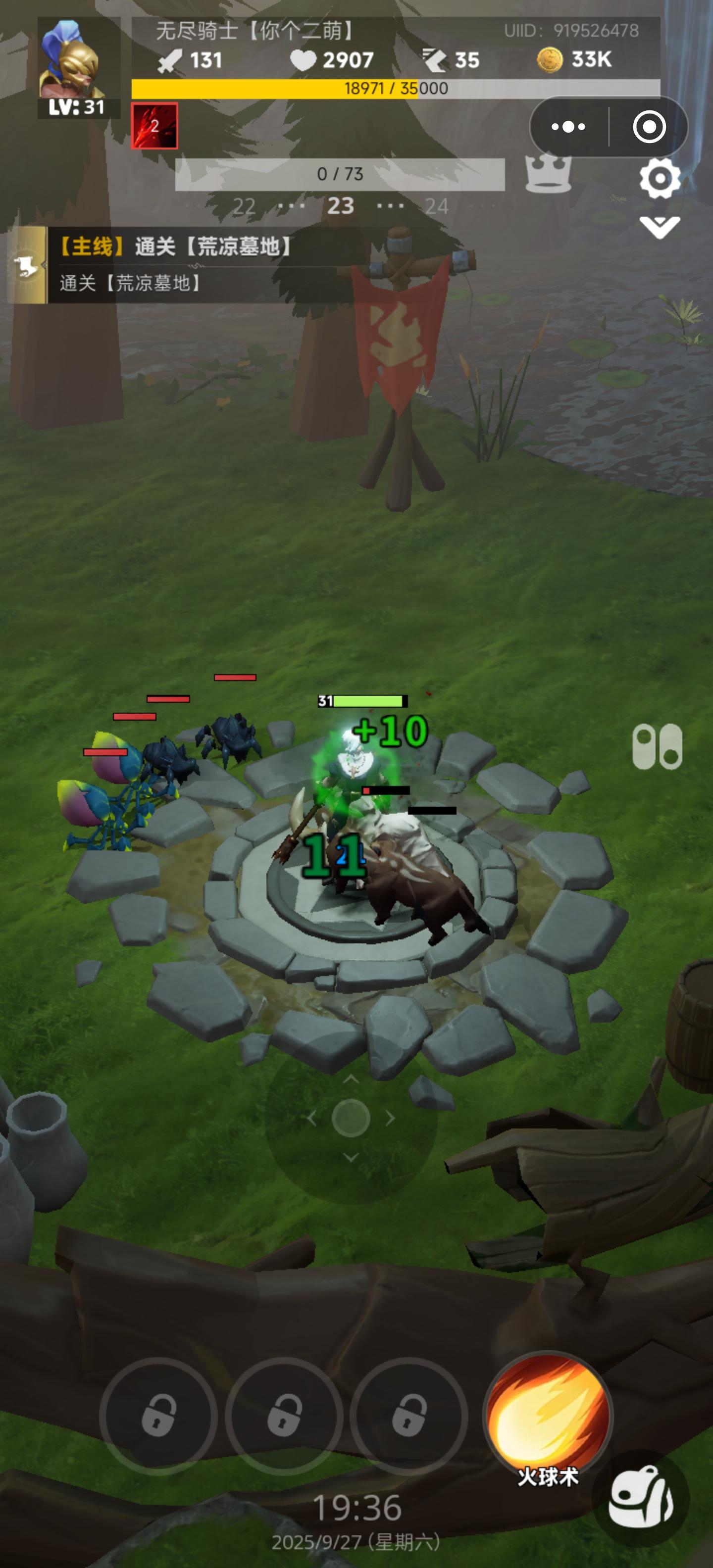Select stage 24 from the stage row

pos(436,206)
